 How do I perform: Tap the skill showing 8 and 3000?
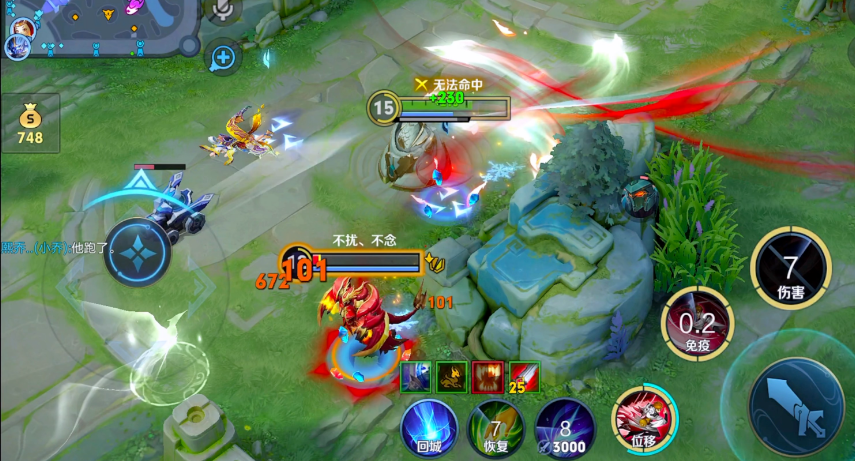point(565,427)
